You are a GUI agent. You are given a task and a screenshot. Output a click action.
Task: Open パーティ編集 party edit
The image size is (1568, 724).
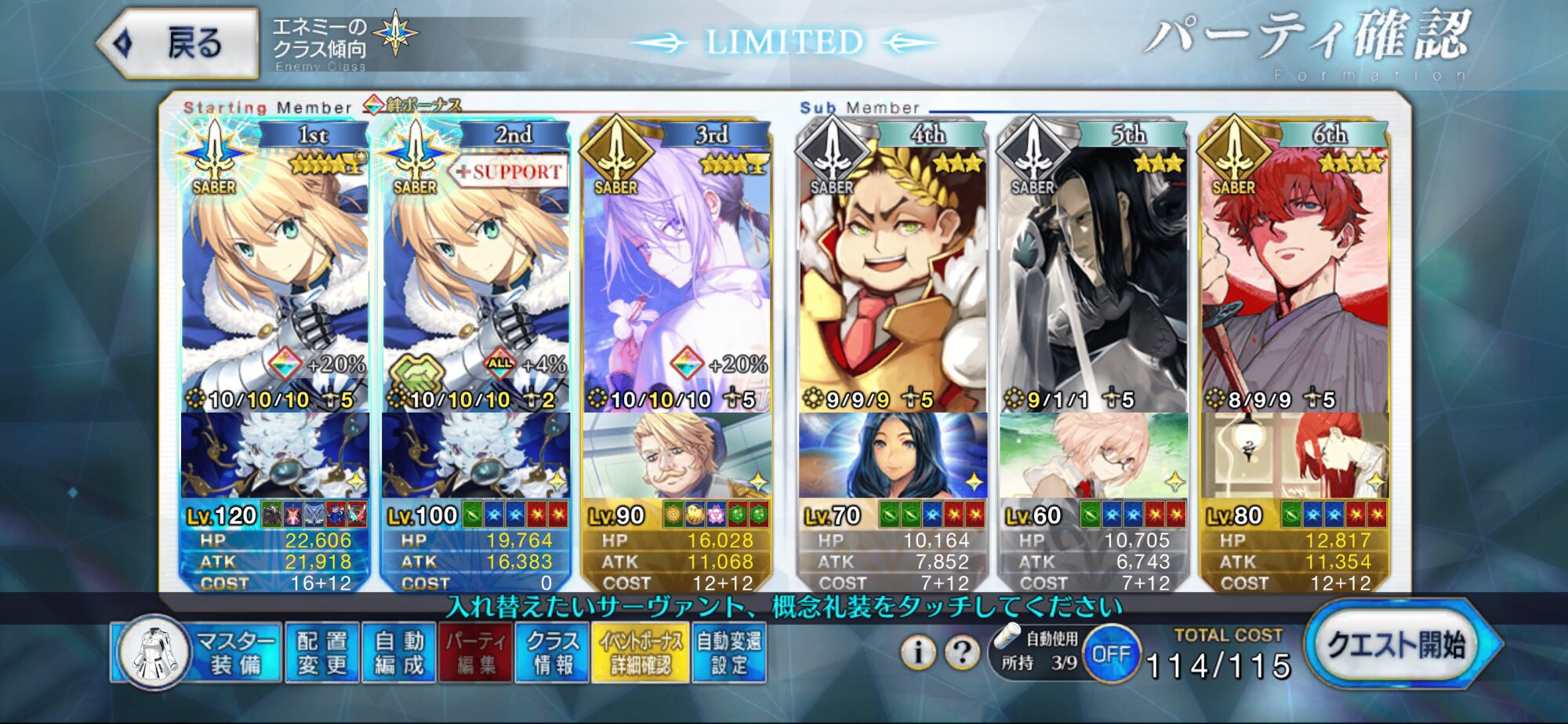tap(475, 653)
